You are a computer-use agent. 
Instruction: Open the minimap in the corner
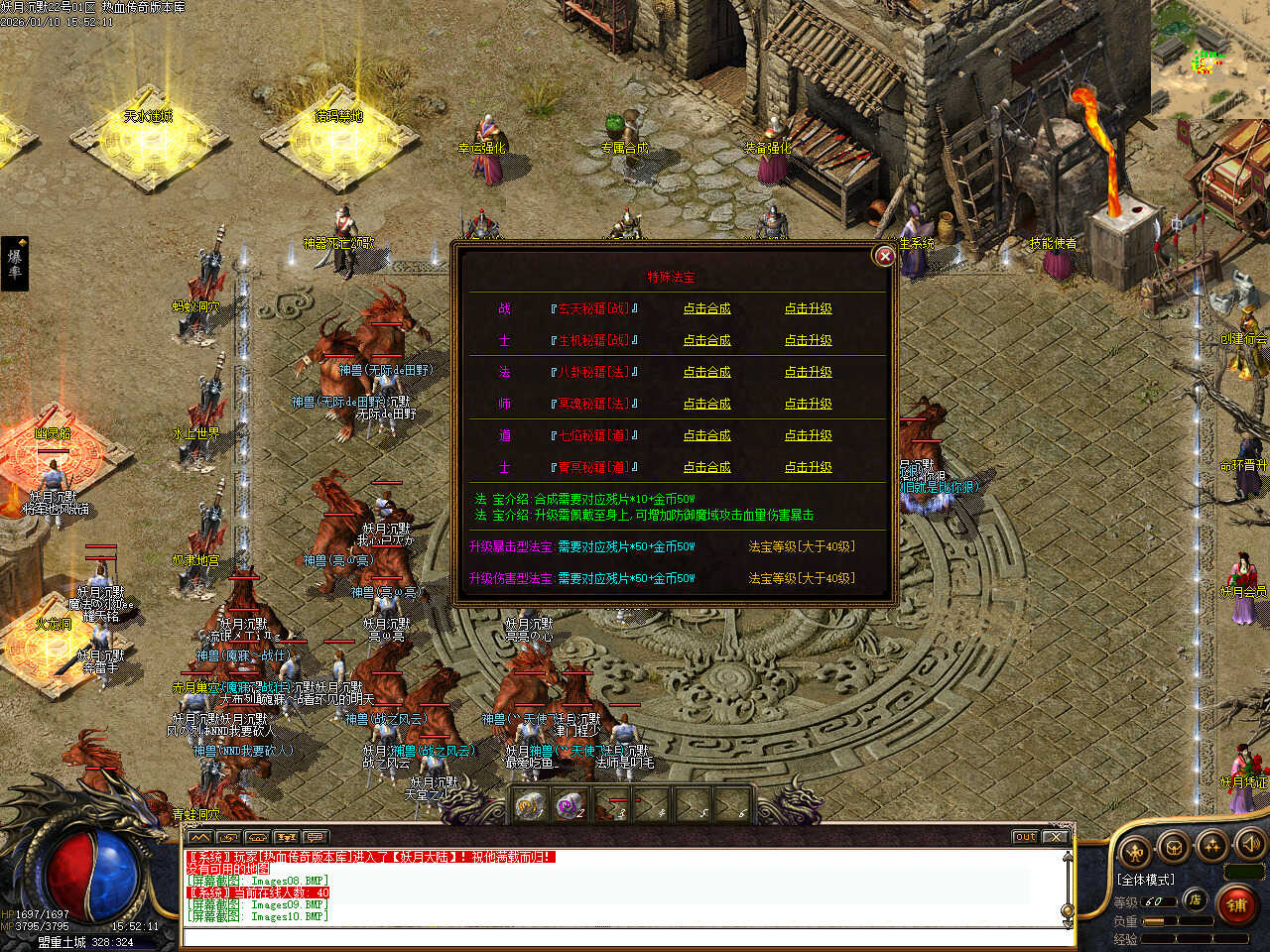coord(1209,59)
